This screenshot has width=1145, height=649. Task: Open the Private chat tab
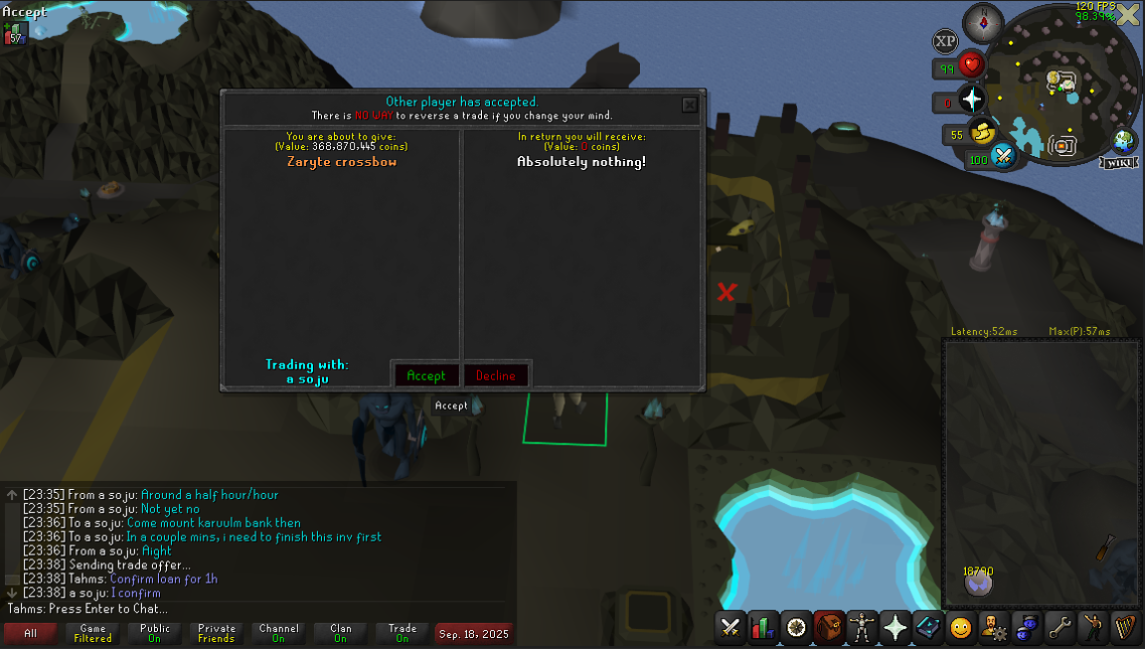pyautogui.click(x=216, y=633)
